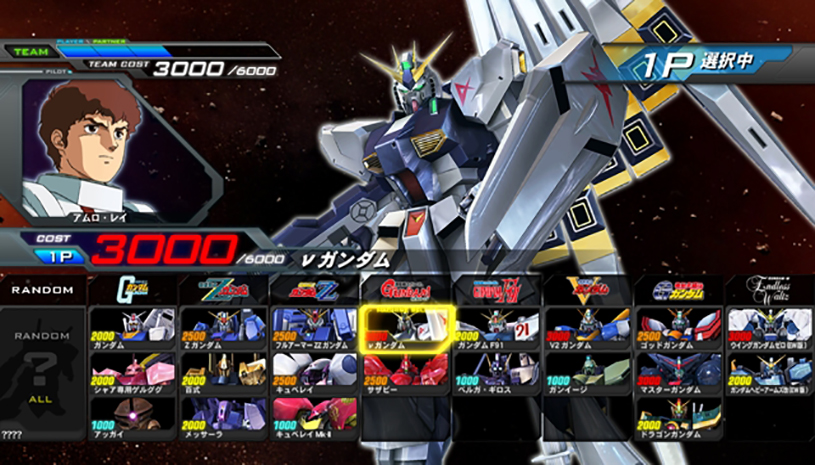Screen dimensions: 815x465
Task: Pick Char's pink Gelgoog unit
Action: coord(133,372)
